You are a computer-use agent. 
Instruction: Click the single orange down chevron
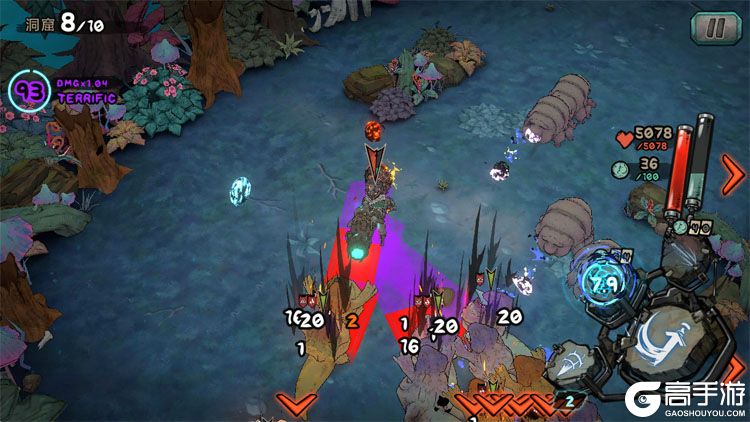click(296, 403)
